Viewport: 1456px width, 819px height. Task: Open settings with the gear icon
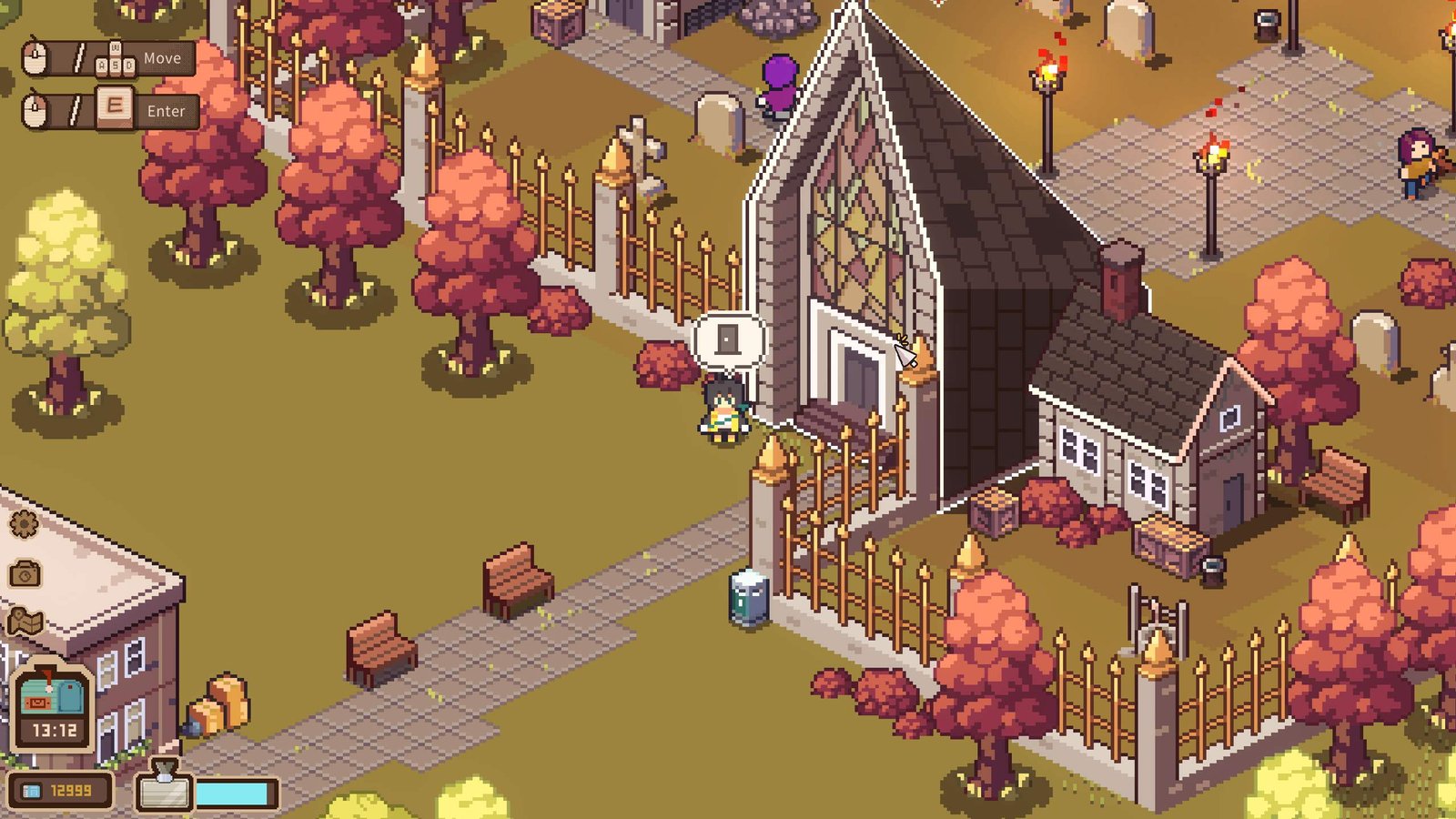click(x=24, y=524)
